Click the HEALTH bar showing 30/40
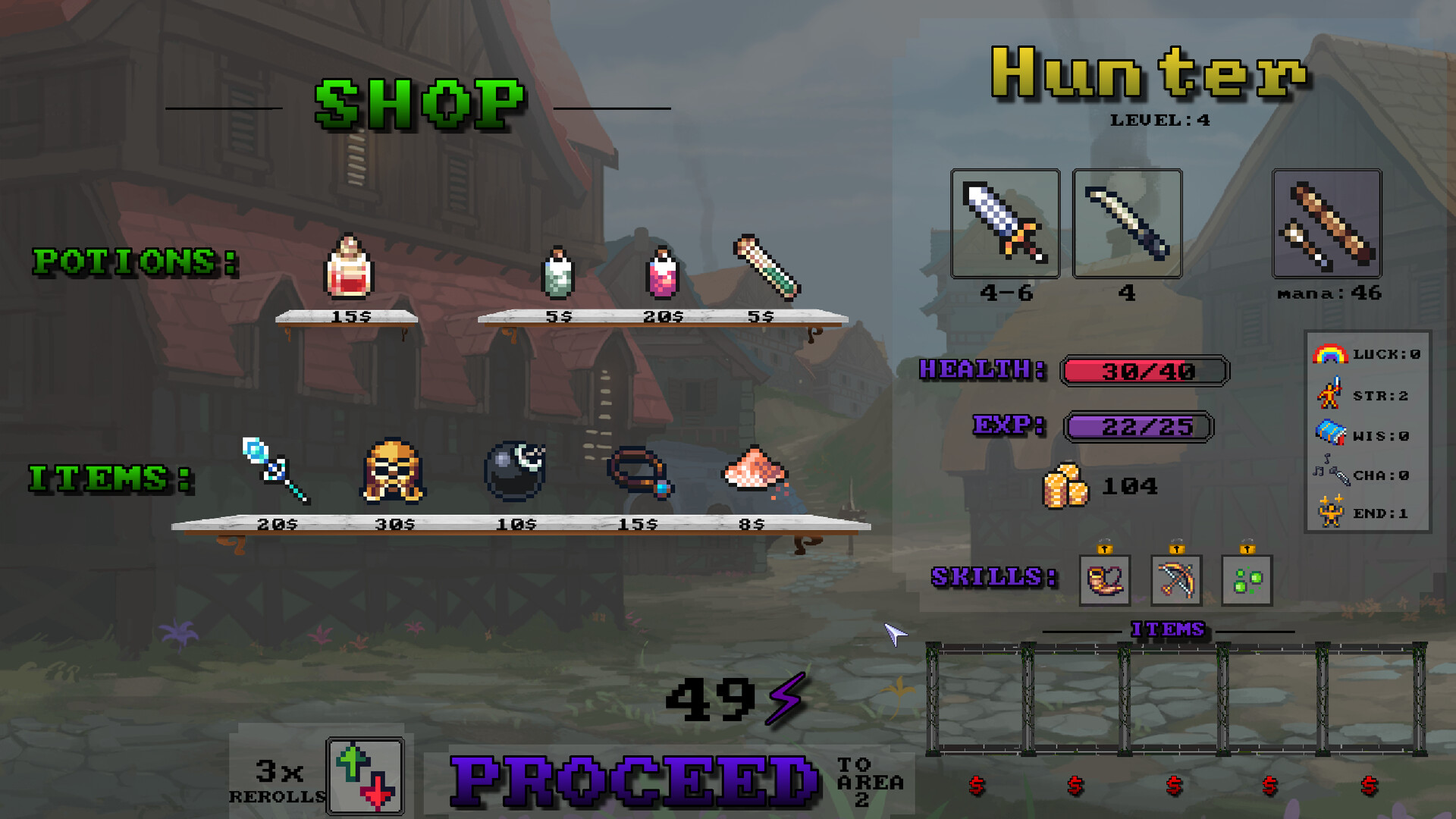The image size is (1456, 819). (1145, 371)
